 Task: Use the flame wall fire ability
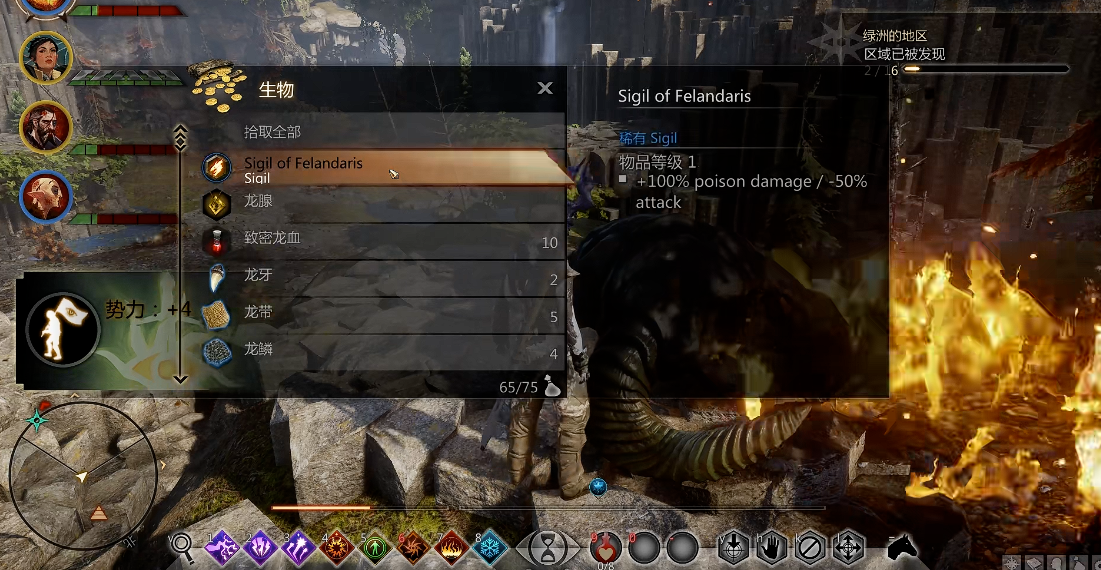tap(452, 547)
